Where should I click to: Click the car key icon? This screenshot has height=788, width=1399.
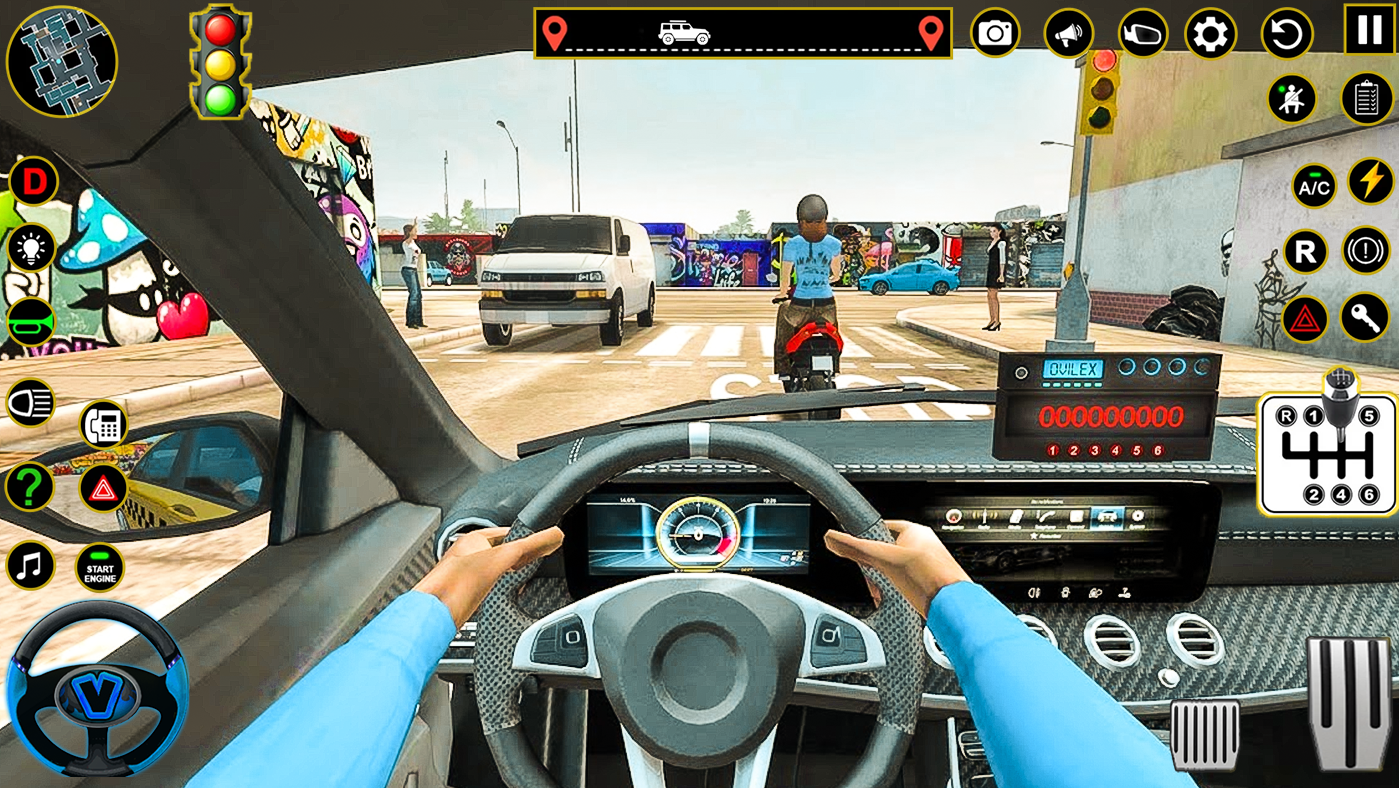[x=1365, y=318]
